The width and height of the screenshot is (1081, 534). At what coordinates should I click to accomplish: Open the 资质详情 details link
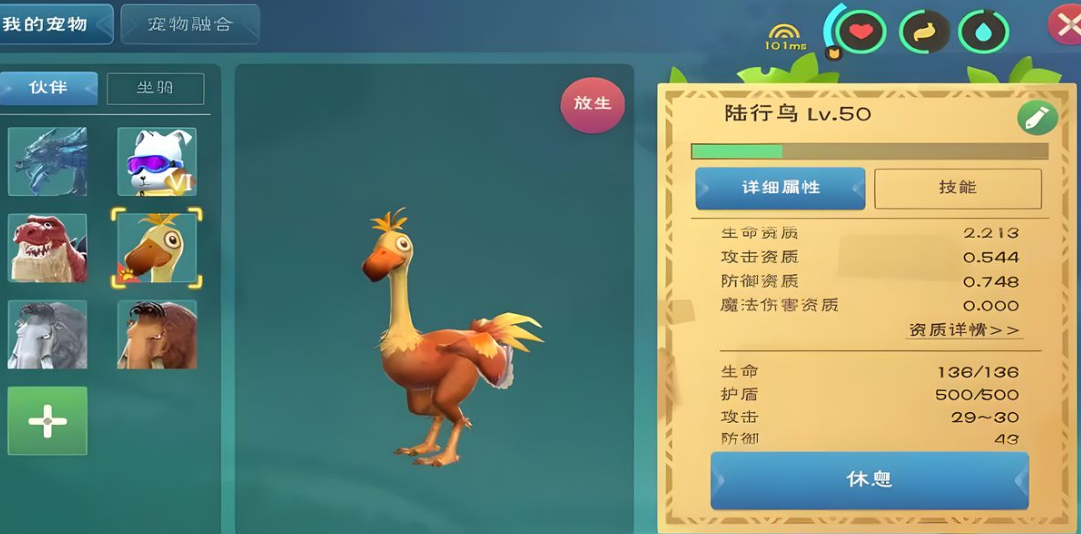coord(964,330)
